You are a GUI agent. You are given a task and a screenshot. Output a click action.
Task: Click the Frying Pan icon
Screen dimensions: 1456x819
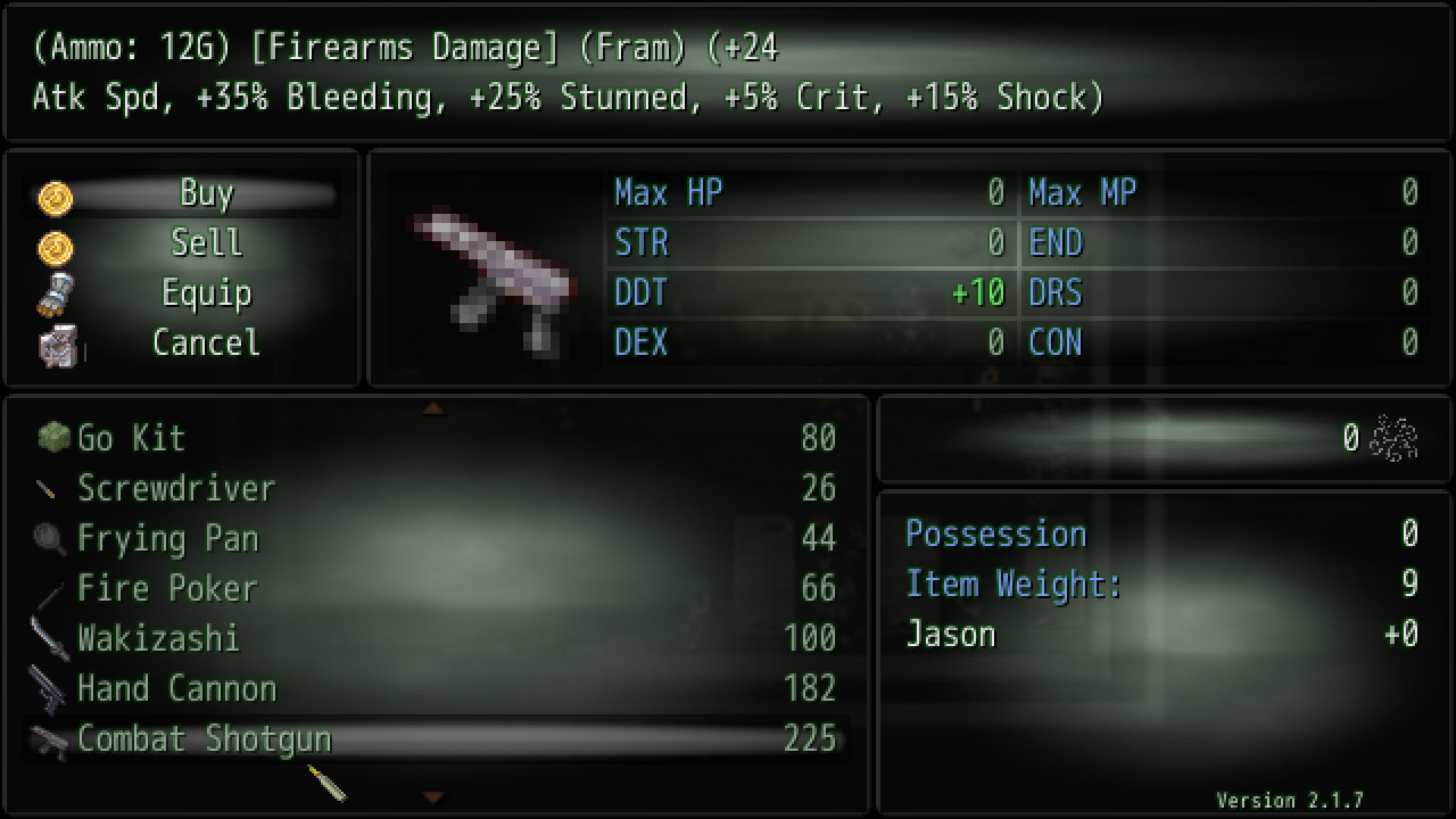pyautogui.click(x=48, y=538)
